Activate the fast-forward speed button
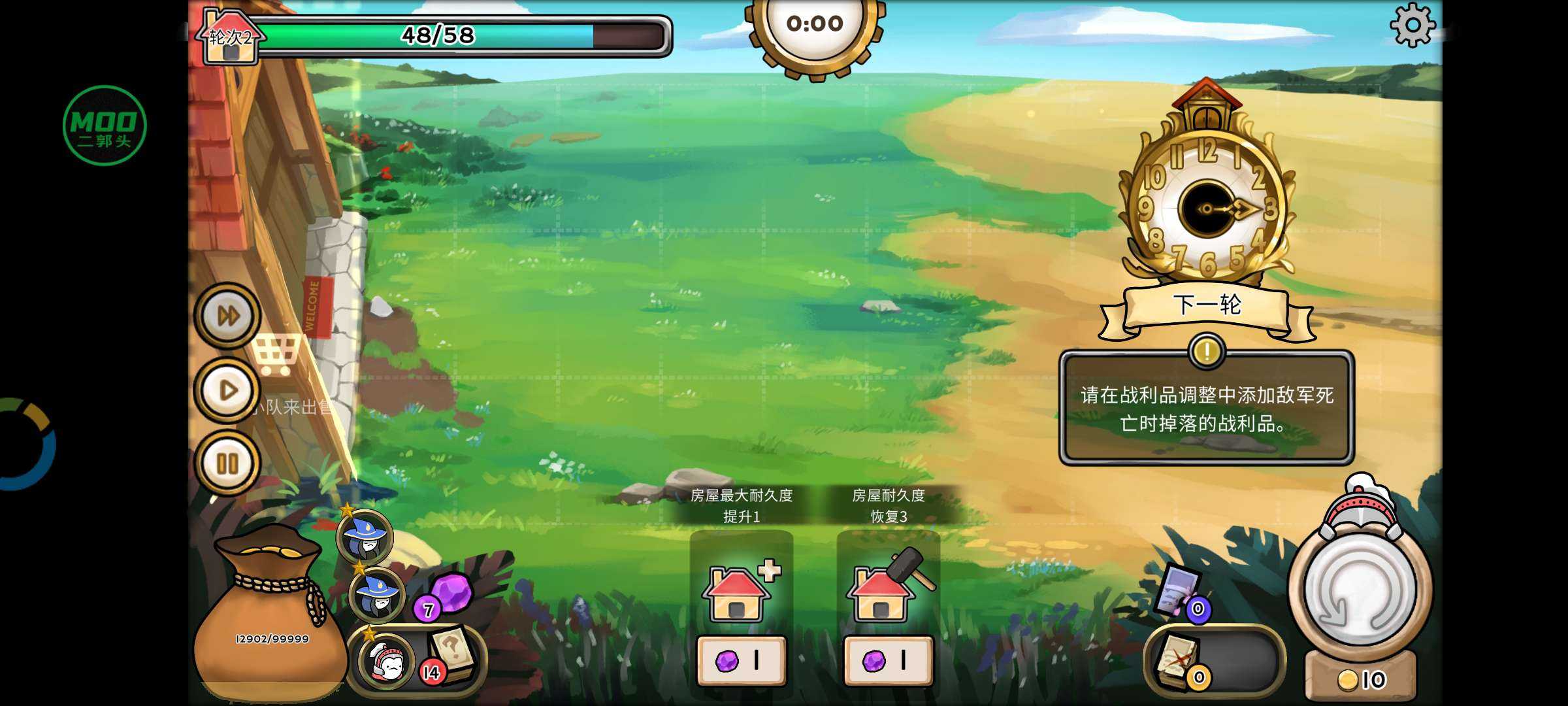The width and height of the screenshot is (1568, 706). (x=228, y=316)
